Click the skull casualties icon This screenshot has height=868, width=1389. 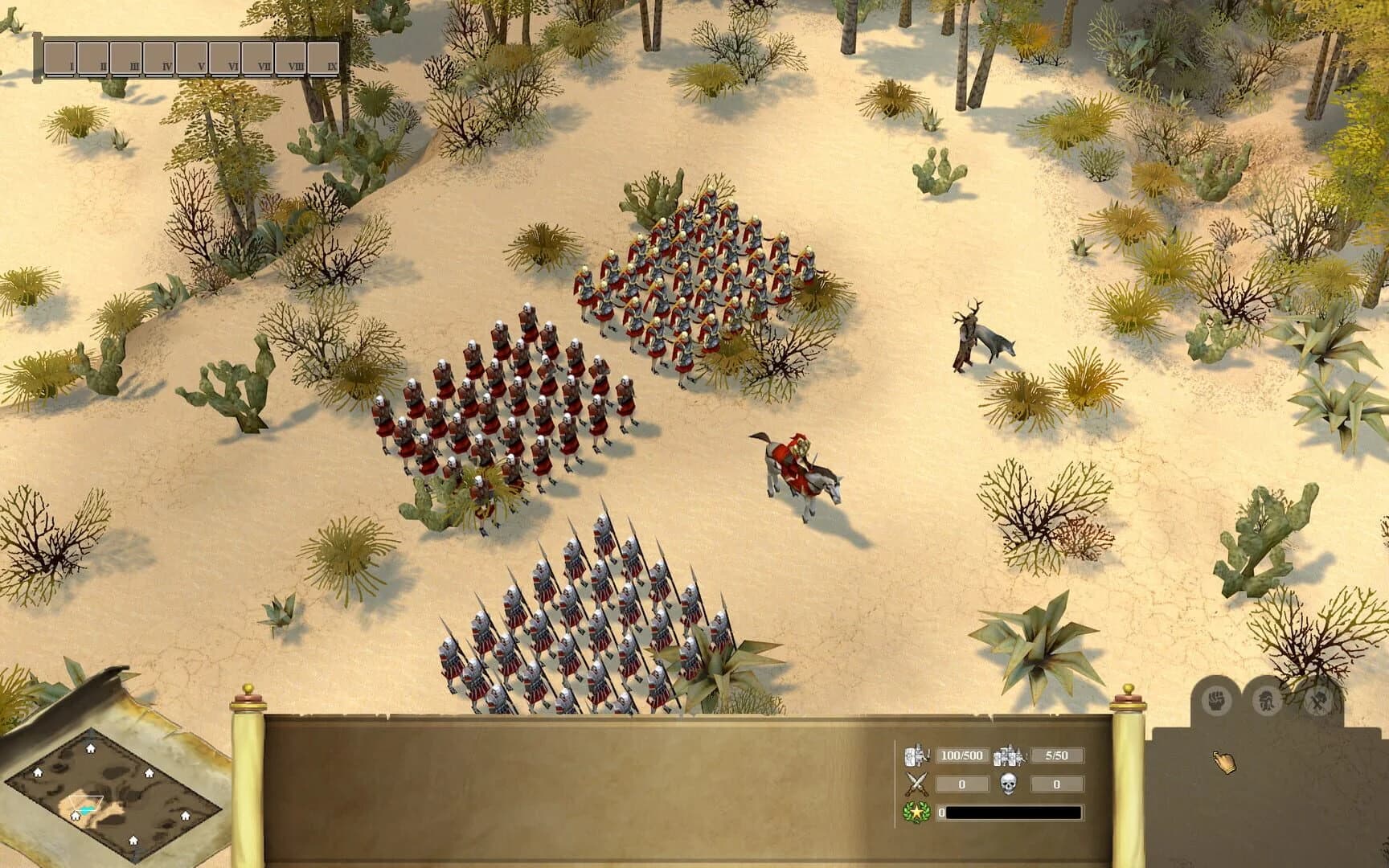[1007, 784]
